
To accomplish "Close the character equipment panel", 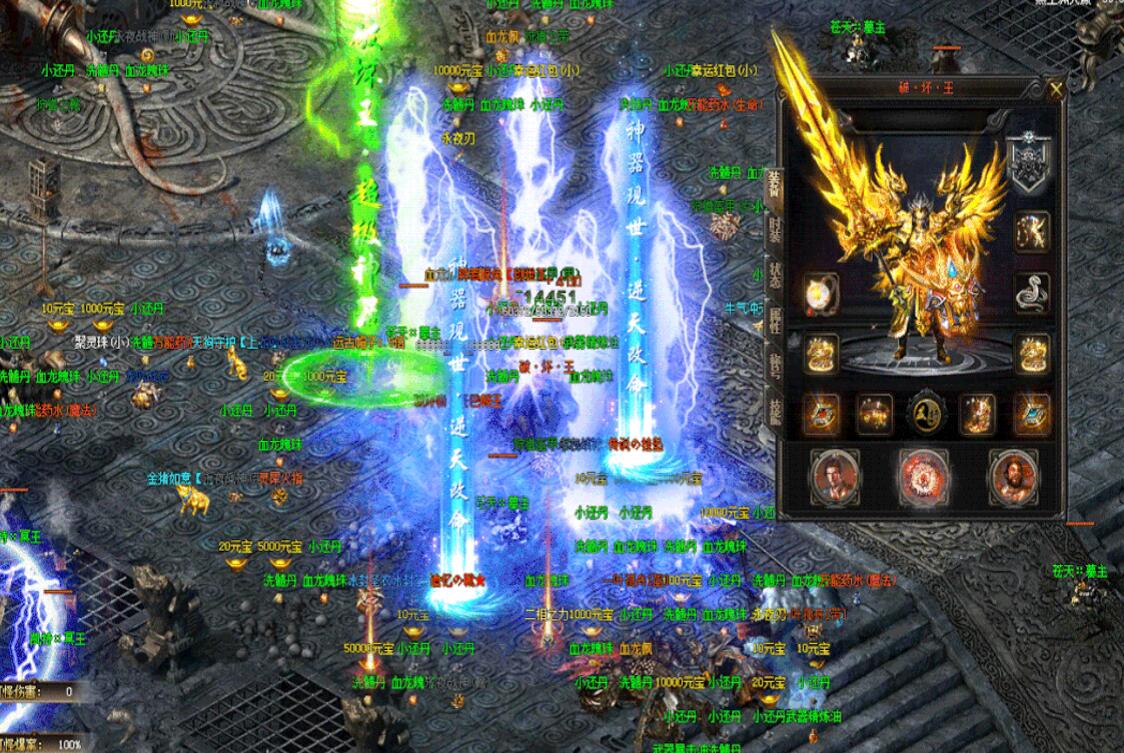I will tap(1057, 89).
